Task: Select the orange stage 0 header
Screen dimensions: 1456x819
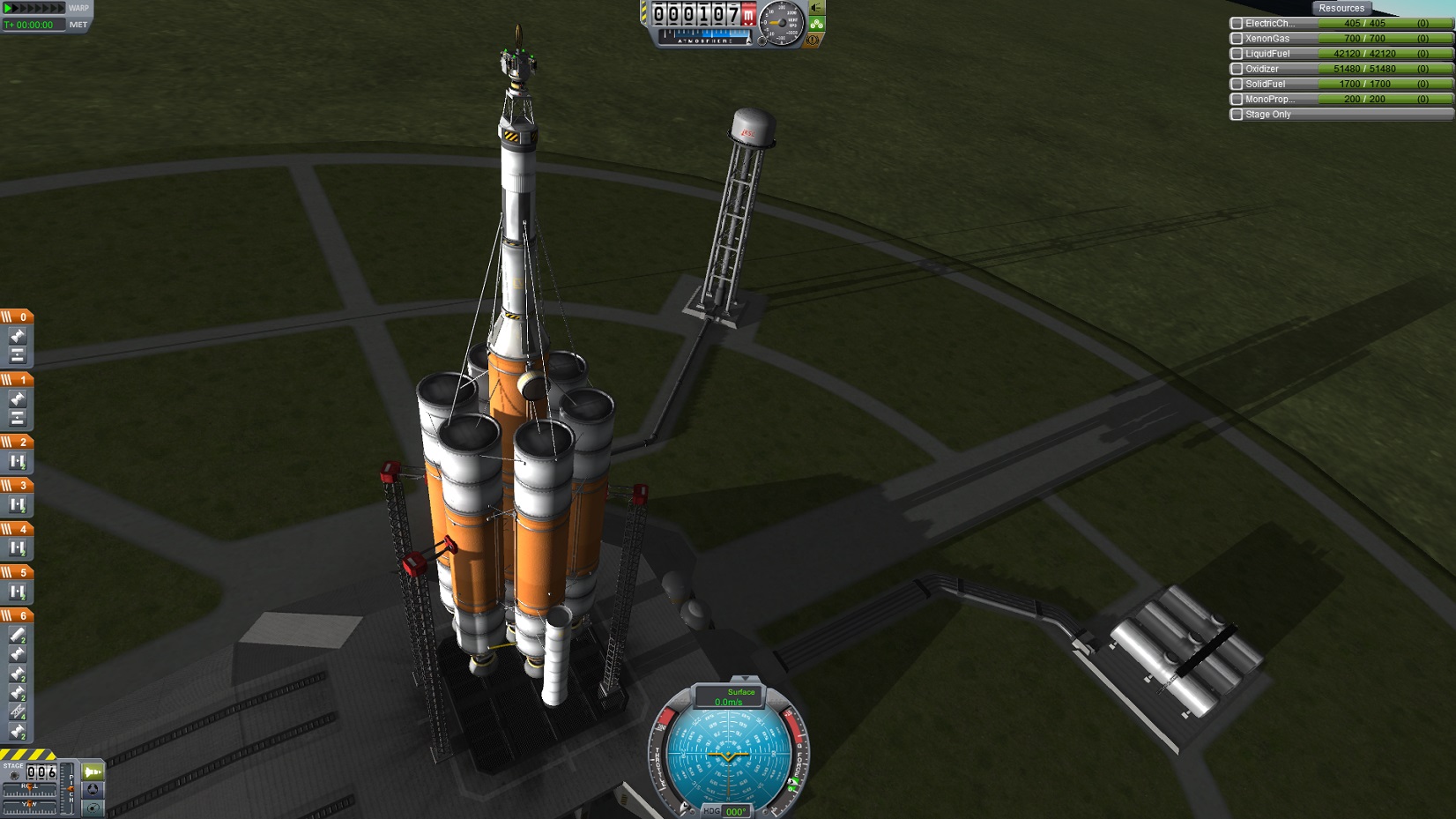Action: [17, 316]
